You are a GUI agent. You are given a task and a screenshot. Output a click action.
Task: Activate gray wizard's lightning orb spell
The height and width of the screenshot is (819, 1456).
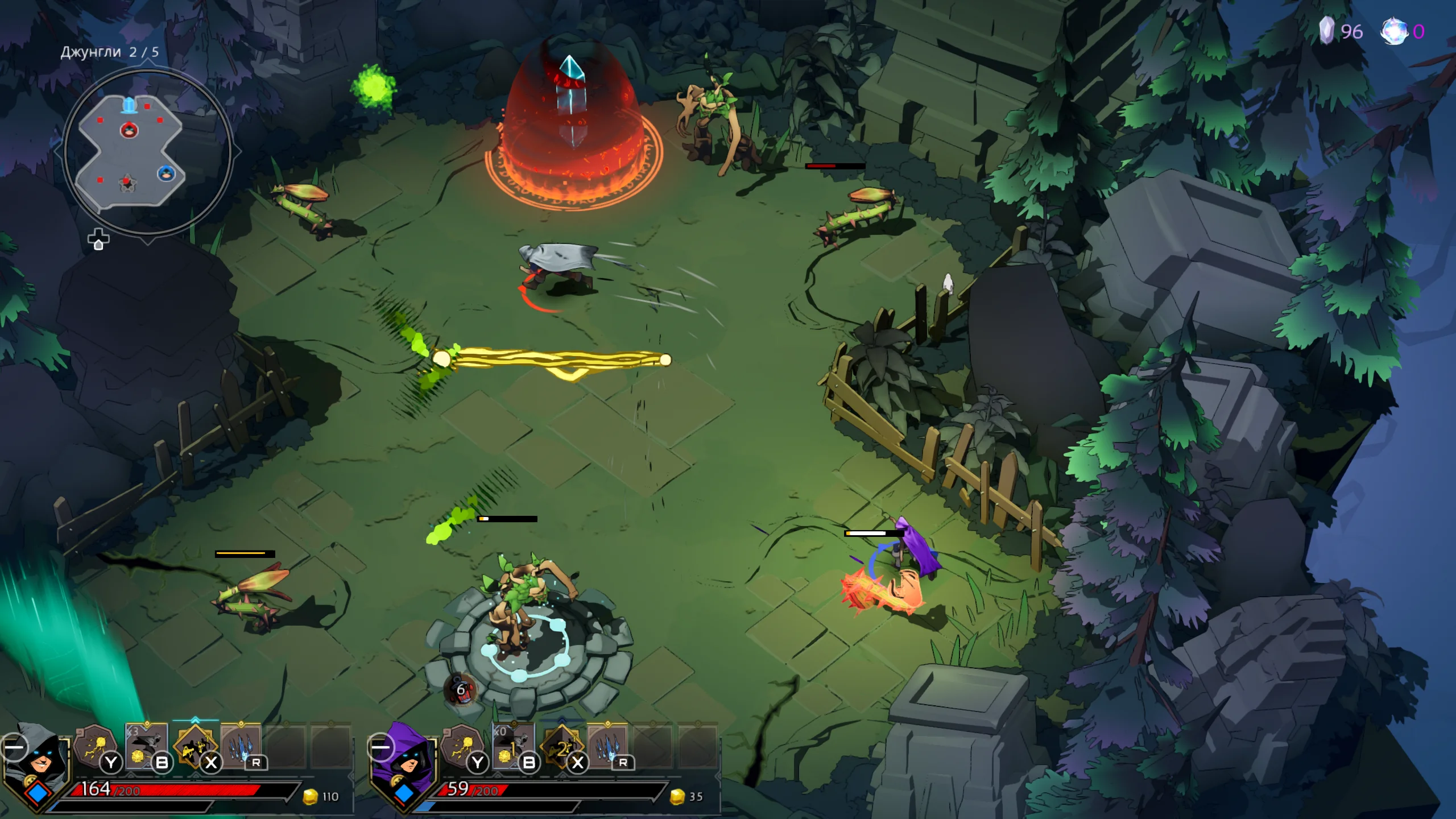94,745
